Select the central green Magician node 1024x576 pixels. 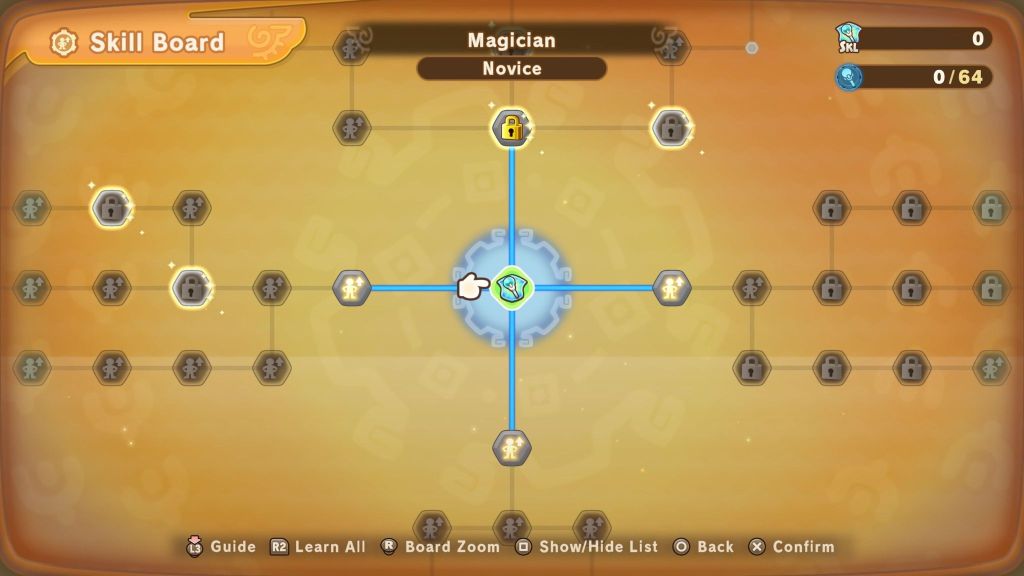tap(512, 288)
